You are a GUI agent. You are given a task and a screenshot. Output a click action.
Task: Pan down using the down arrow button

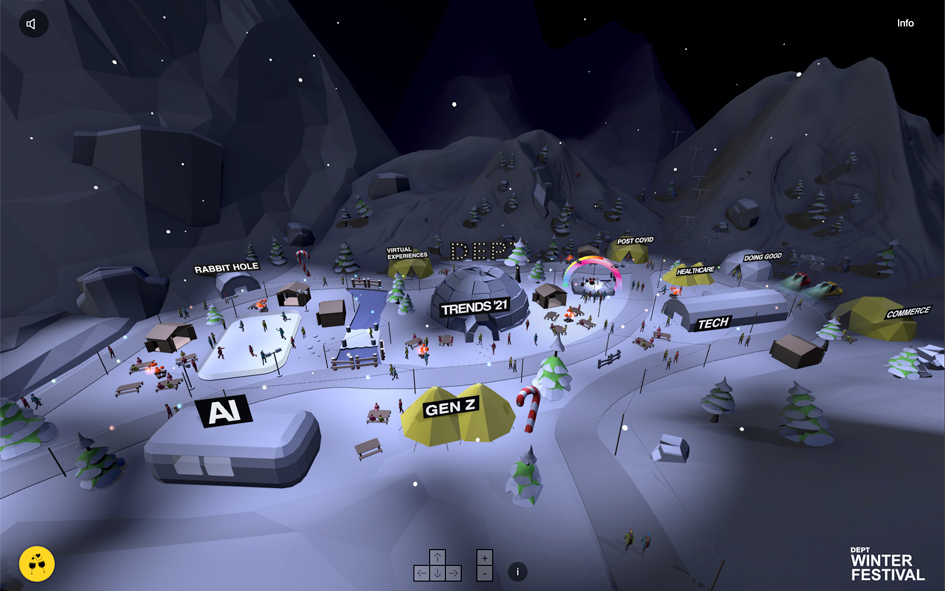[x=437, y=573]
